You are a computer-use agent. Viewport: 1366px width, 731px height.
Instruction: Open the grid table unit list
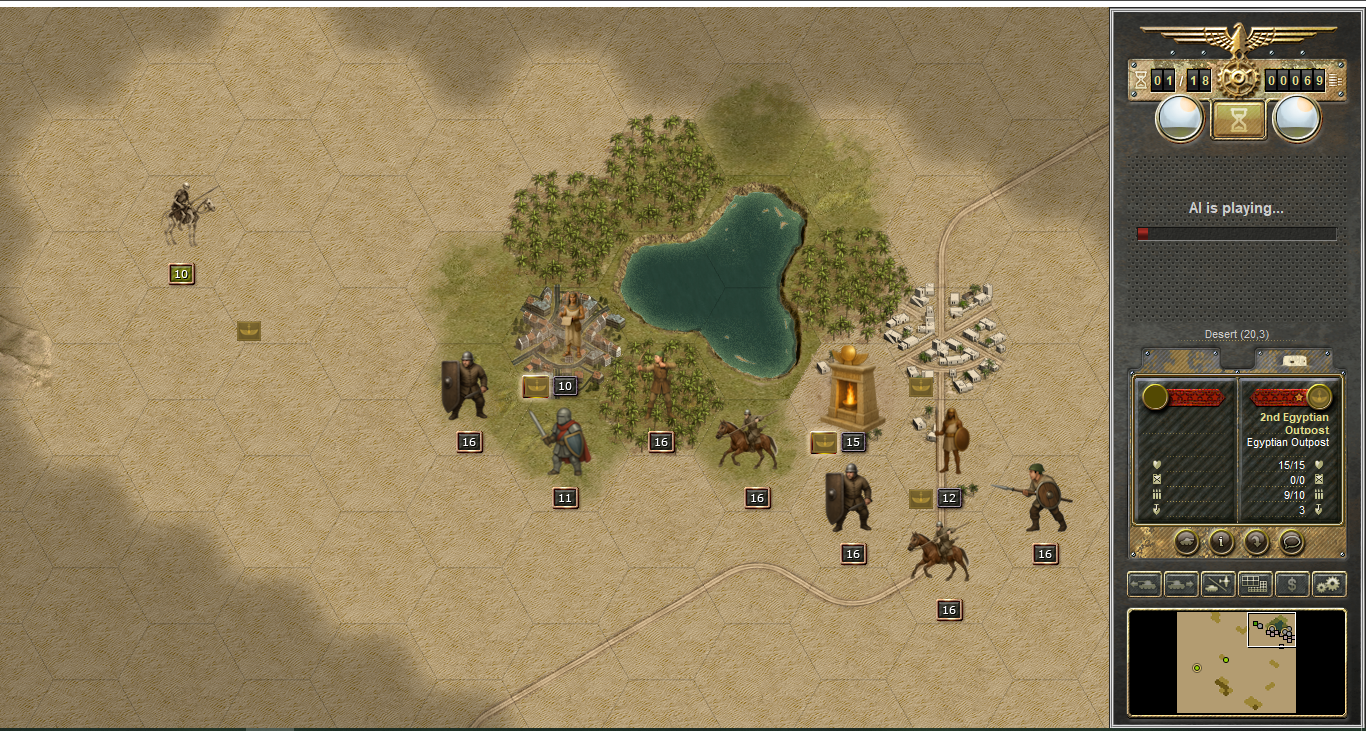click(x=1255, y=584)
